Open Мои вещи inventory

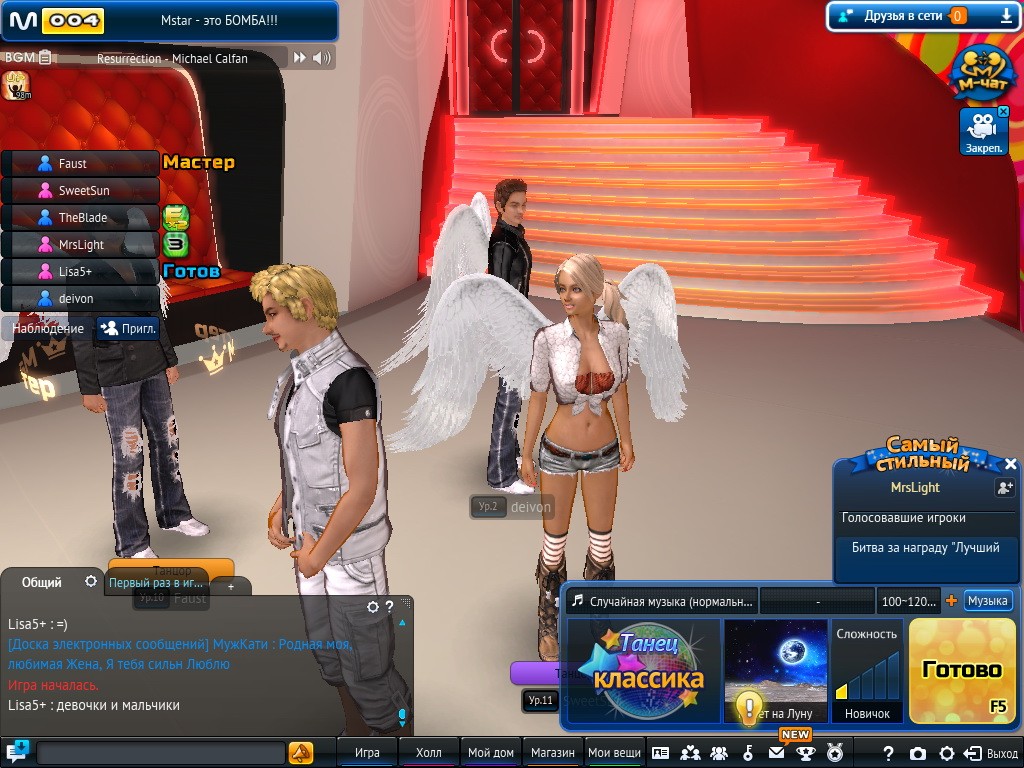[x=614, y=753]
